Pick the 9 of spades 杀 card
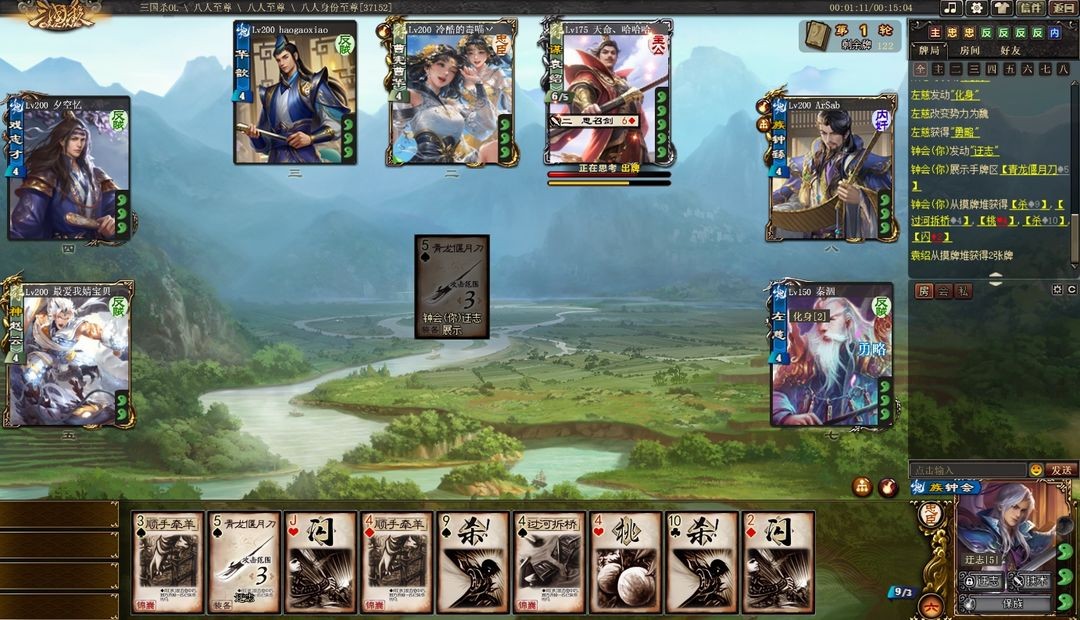 (472, 562)
